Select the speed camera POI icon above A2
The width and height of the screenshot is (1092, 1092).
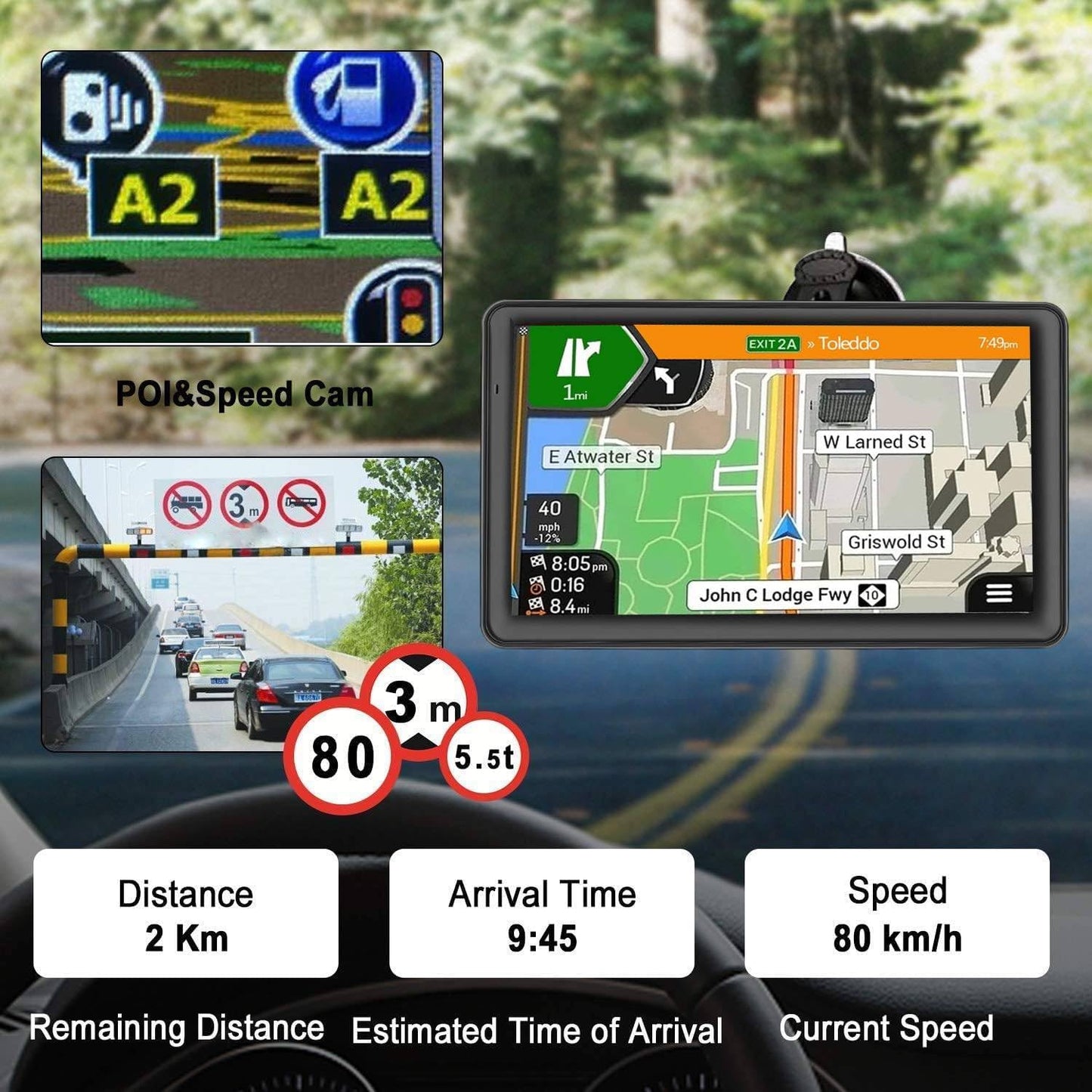[x=99, y=104]
